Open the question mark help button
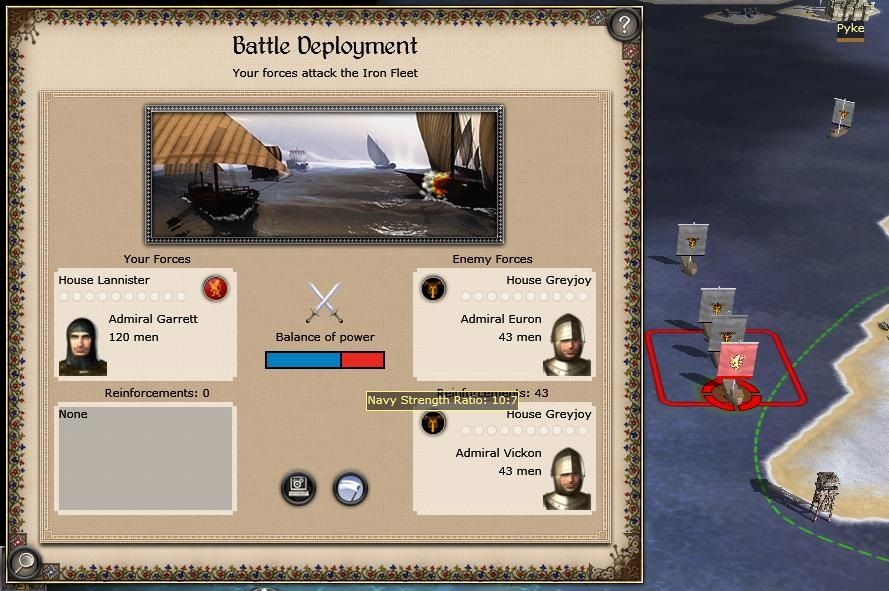The image size is (889, 591). [x=624, y=24]
